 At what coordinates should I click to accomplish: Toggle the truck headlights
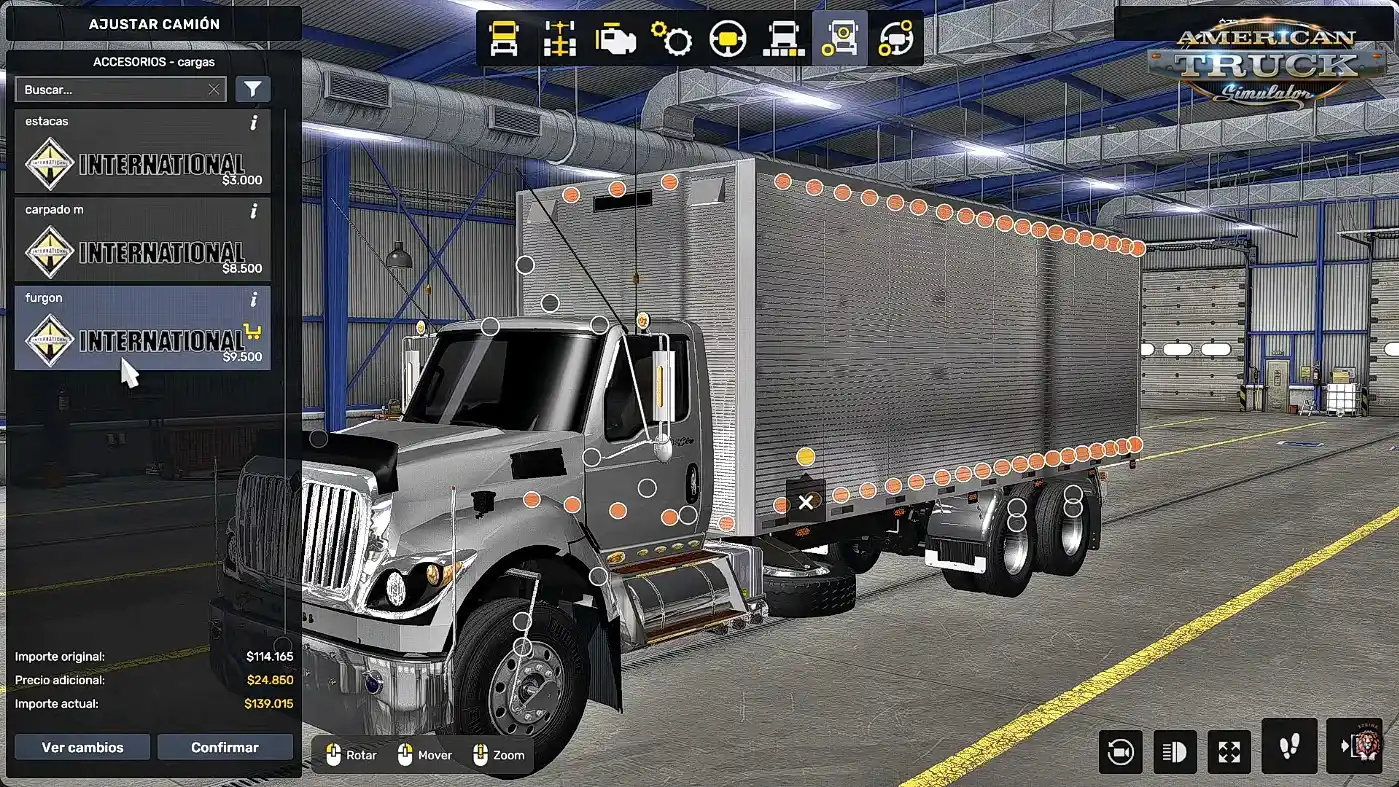click(1174, 751)
